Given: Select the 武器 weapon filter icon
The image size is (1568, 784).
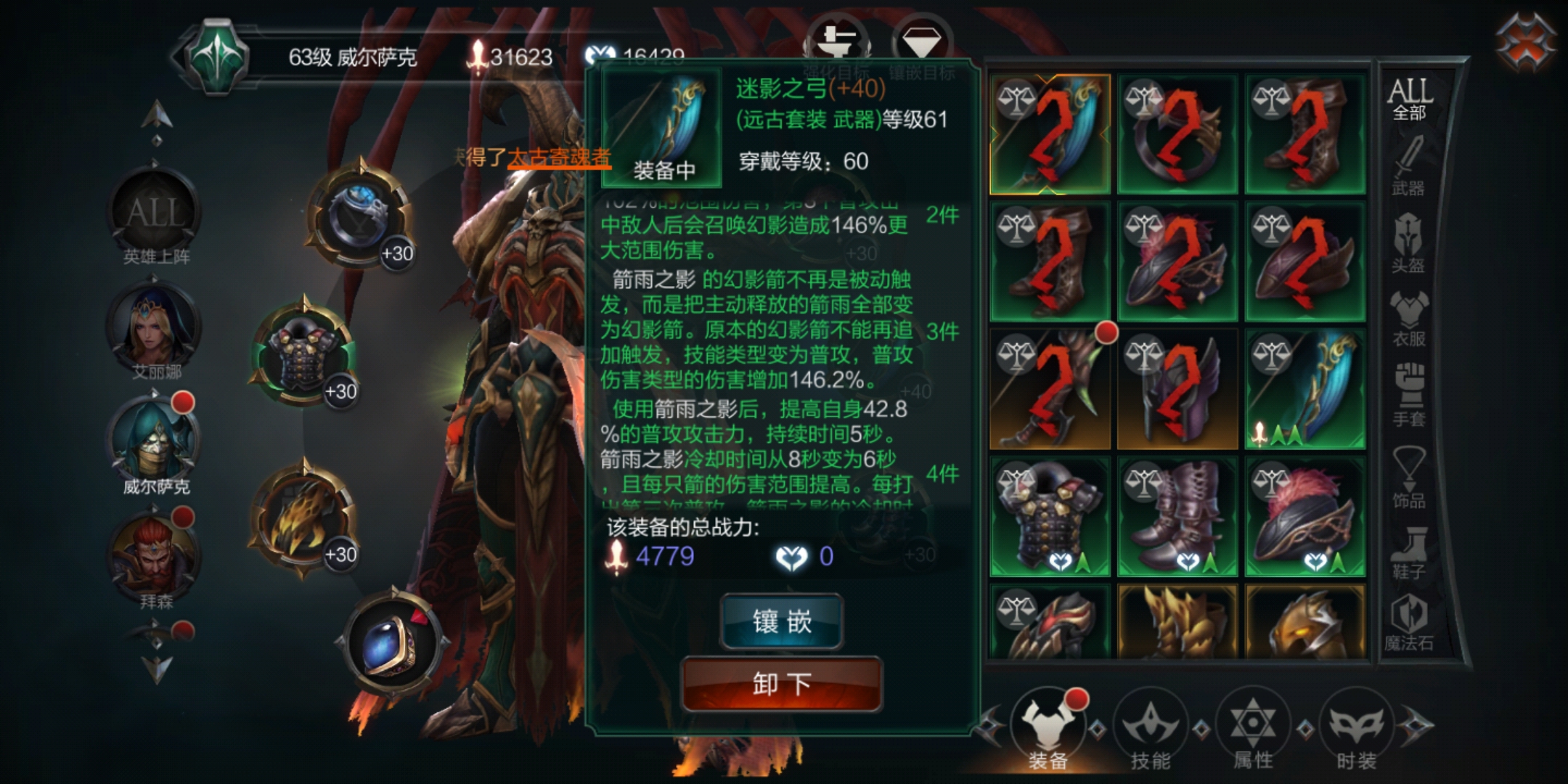Looking at the screenshot, I should pos(1409,167).
